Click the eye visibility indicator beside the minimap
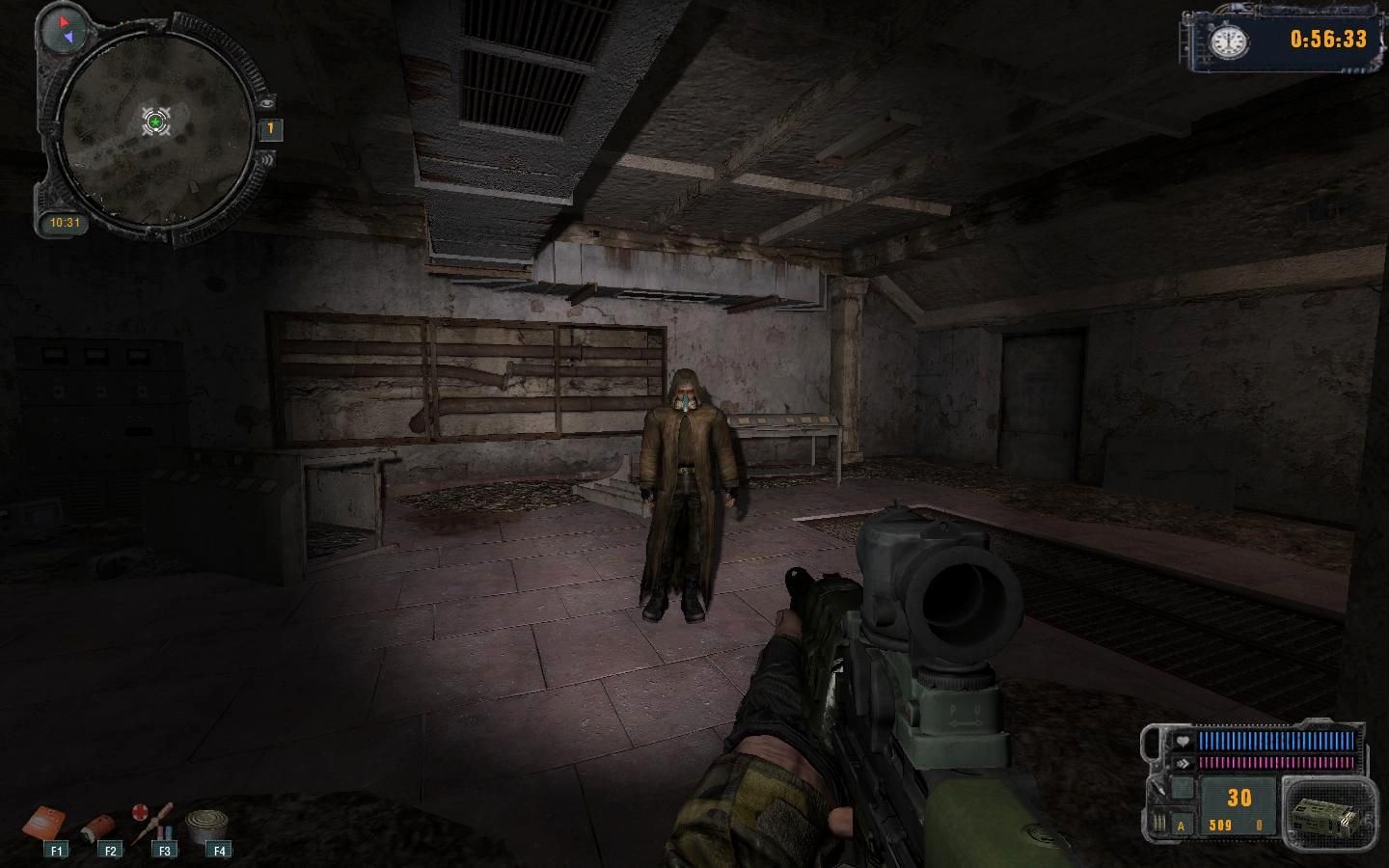Viewport: 1389px width, 868px height. coord(267,102)
